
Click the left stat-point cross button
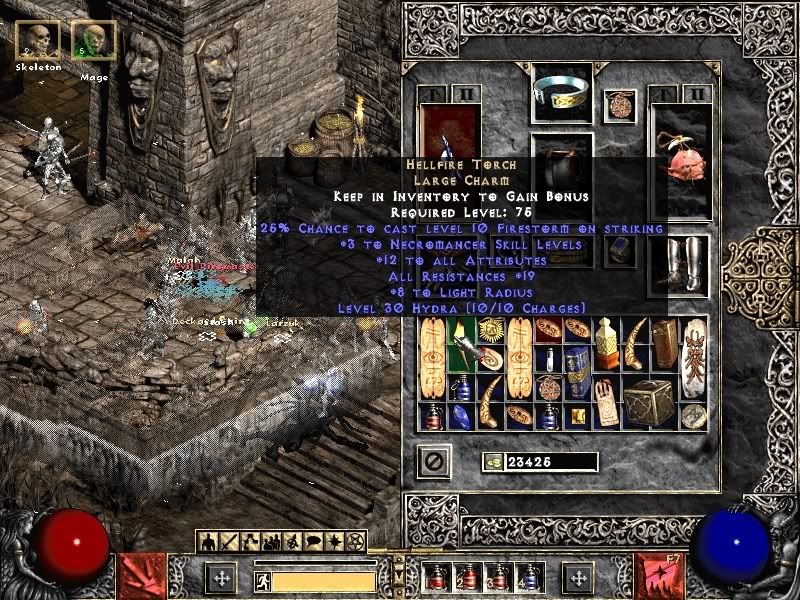coord(221,577)
